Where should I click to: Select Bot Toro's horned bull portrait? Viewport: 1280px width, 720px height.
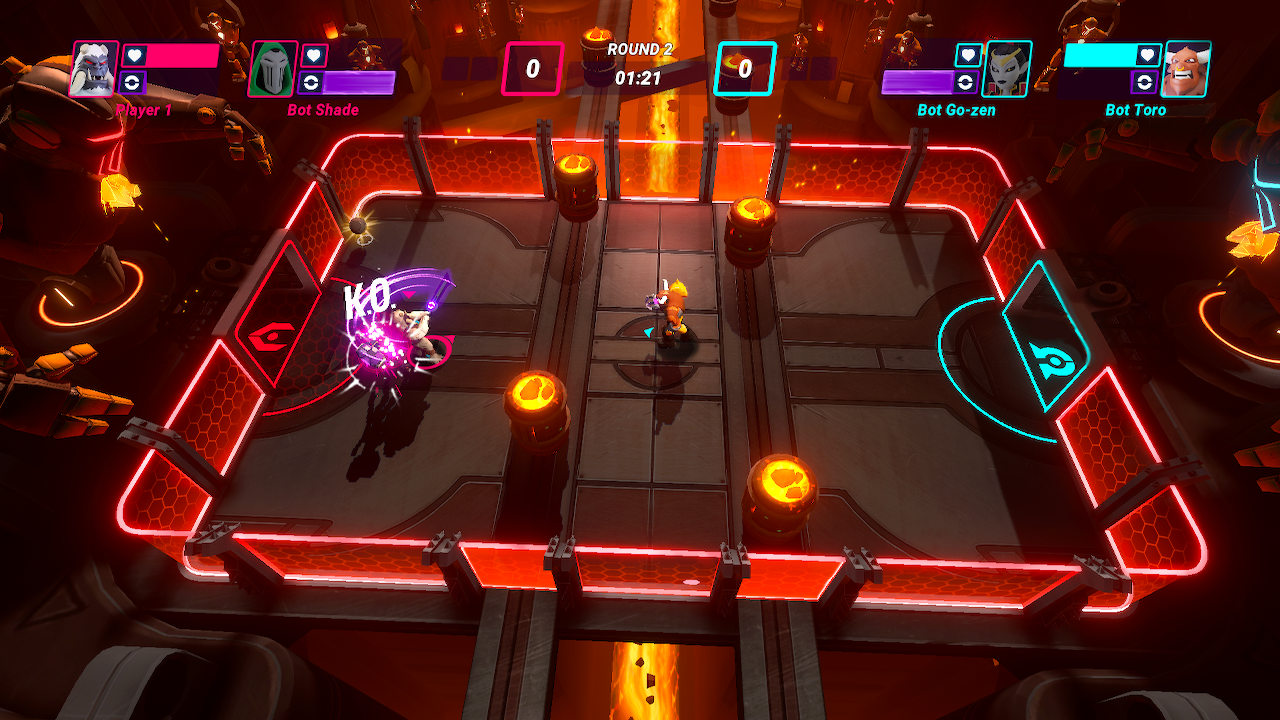click(1186, 69)
